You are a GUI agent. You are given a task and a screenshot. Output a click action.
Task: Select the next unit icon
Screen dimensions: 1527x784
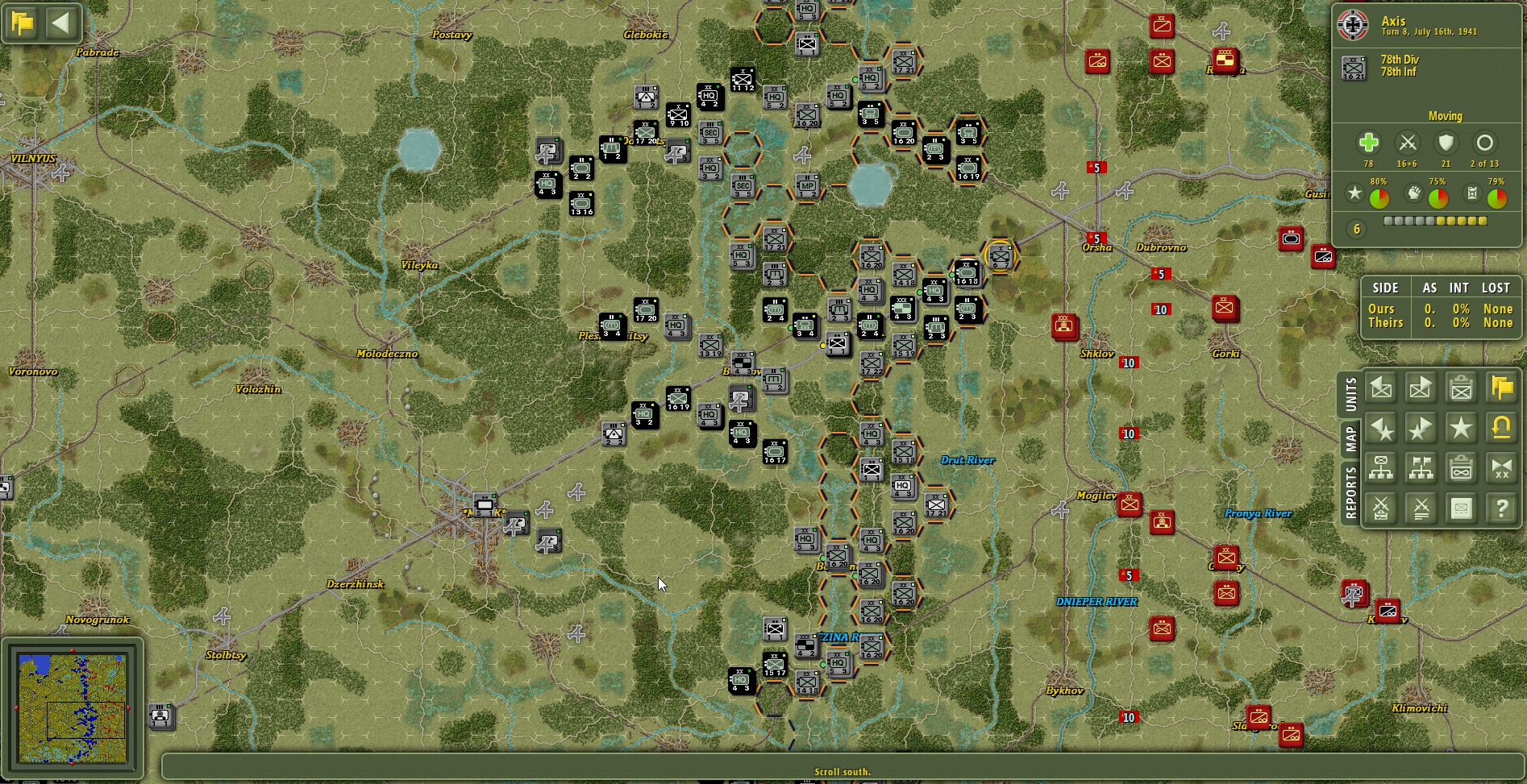click(x=1420, y=388)
